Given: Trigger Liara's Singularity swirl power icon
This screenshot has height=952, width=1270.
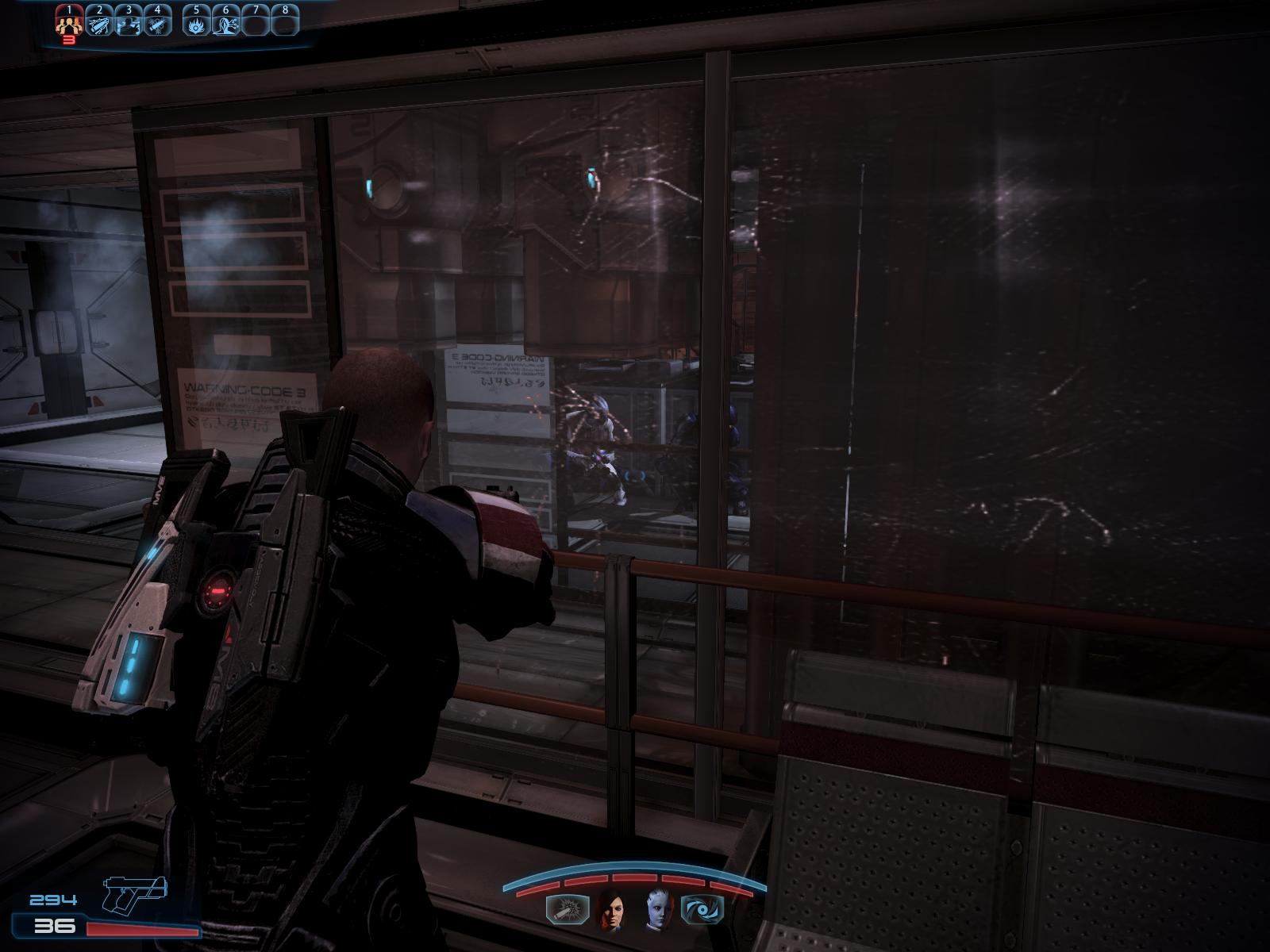Looking at the screenshot, I should coord(702,909).
